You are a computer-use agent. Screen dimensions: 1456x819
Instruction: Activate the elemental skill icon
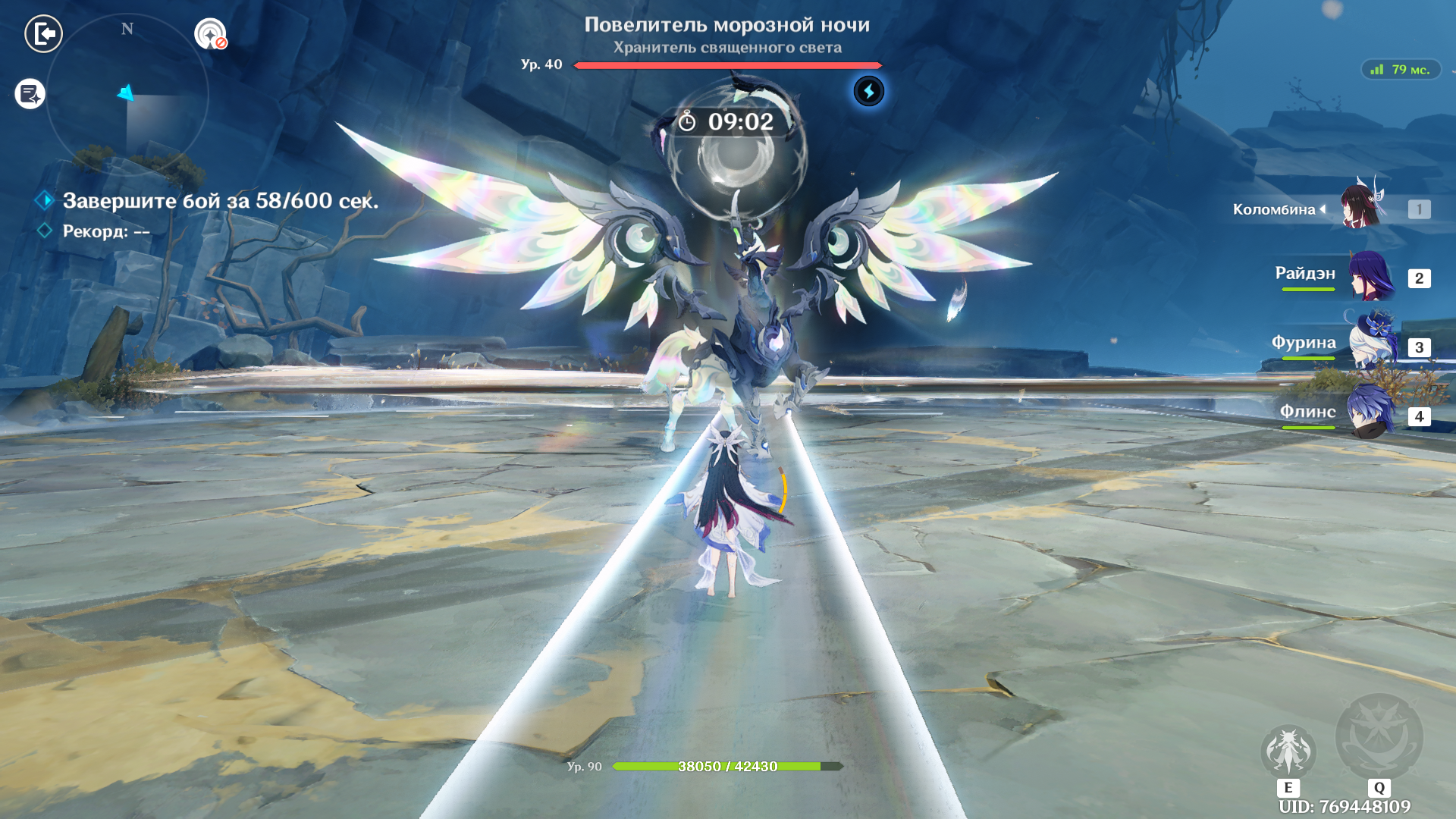coord(1288,751)
